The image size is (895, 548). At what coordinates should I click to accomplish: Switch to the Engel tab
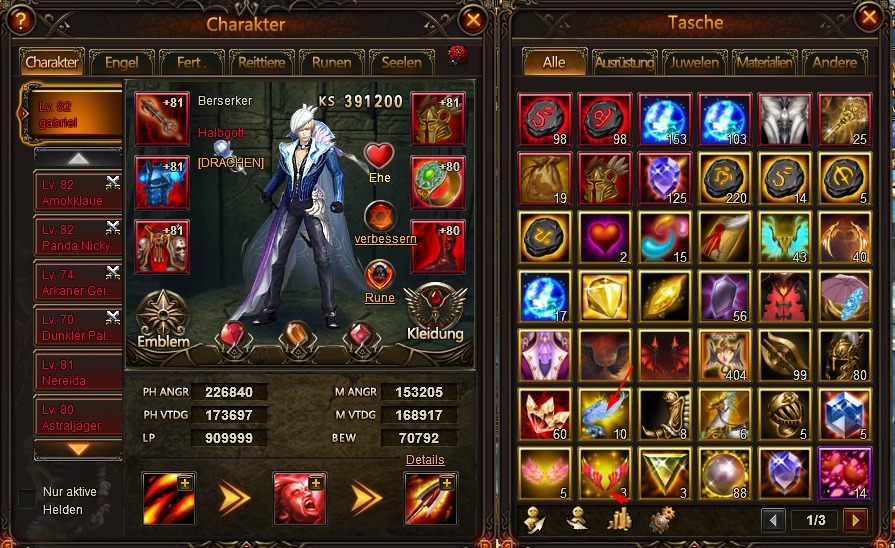pos(121,62)
